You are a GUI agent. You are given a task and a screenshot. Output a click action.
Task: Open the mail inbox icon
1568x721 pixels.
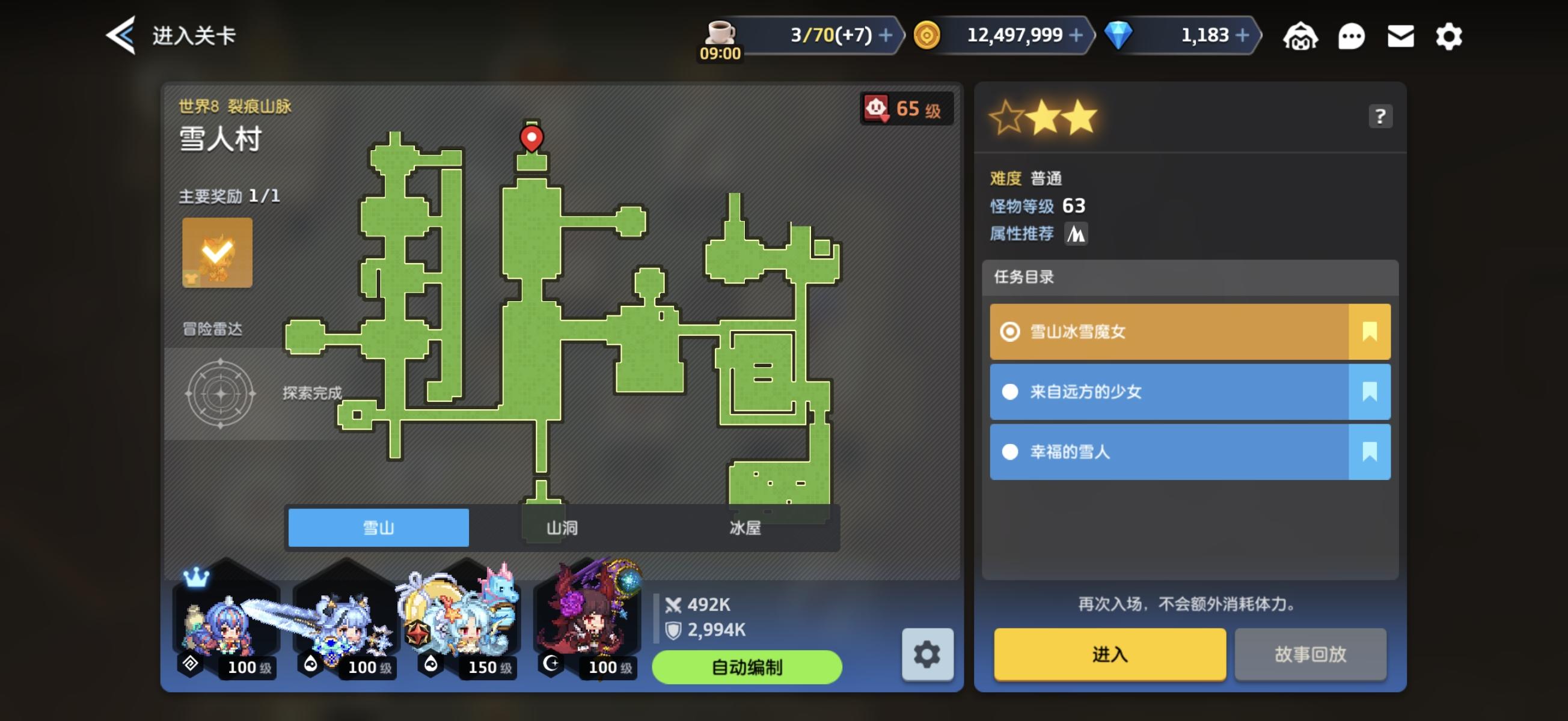pyautogui.click(x=1401, y=37)
